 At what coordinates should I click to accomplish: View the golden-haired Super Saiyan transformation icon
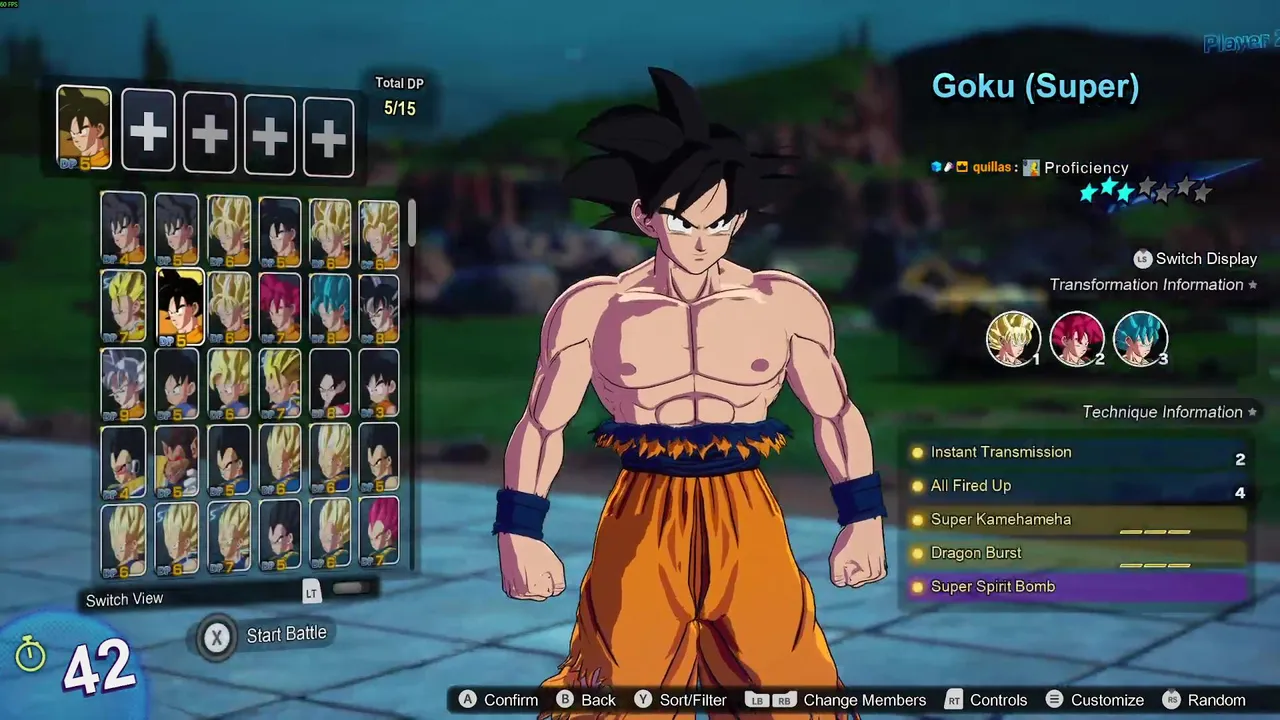[1012, 338]
